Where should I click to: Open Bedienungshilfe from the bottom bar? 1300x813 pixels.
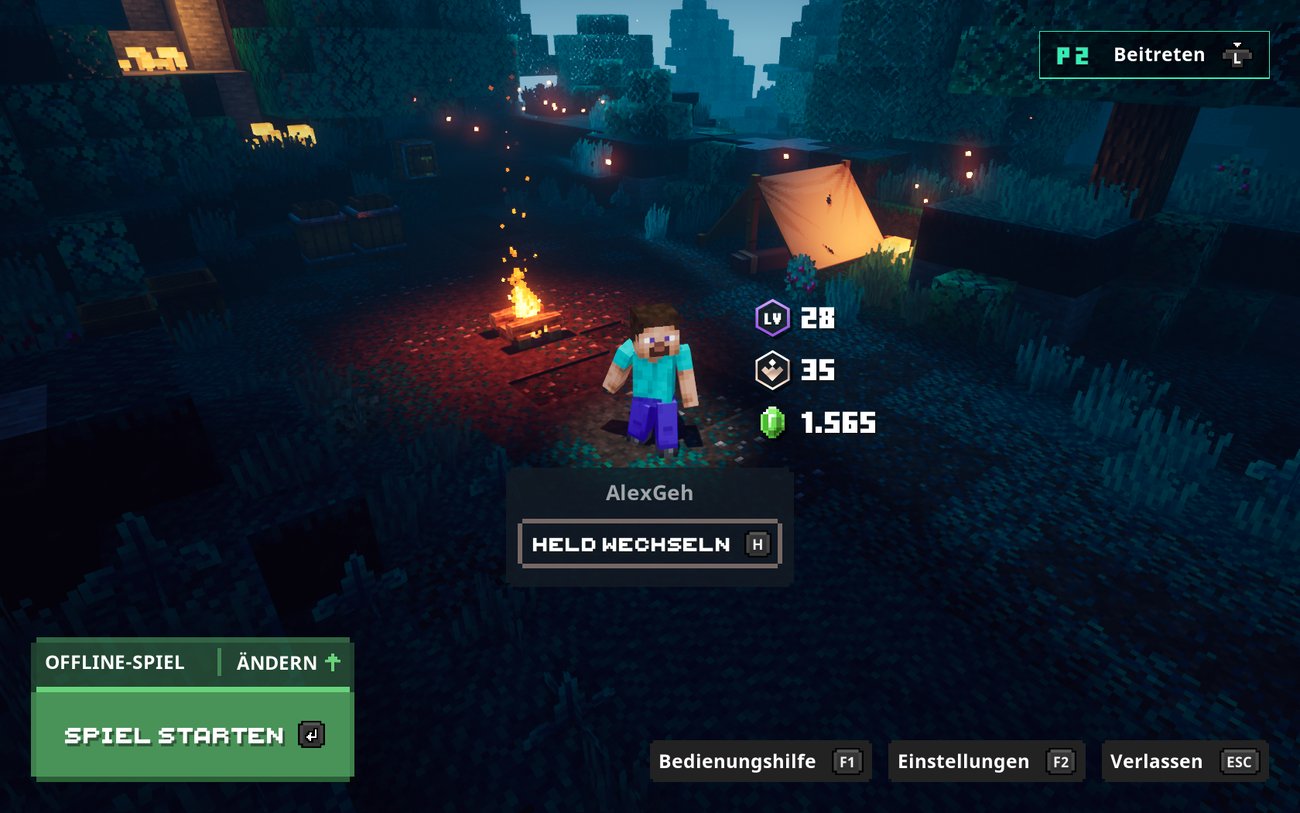click(736, 761)
